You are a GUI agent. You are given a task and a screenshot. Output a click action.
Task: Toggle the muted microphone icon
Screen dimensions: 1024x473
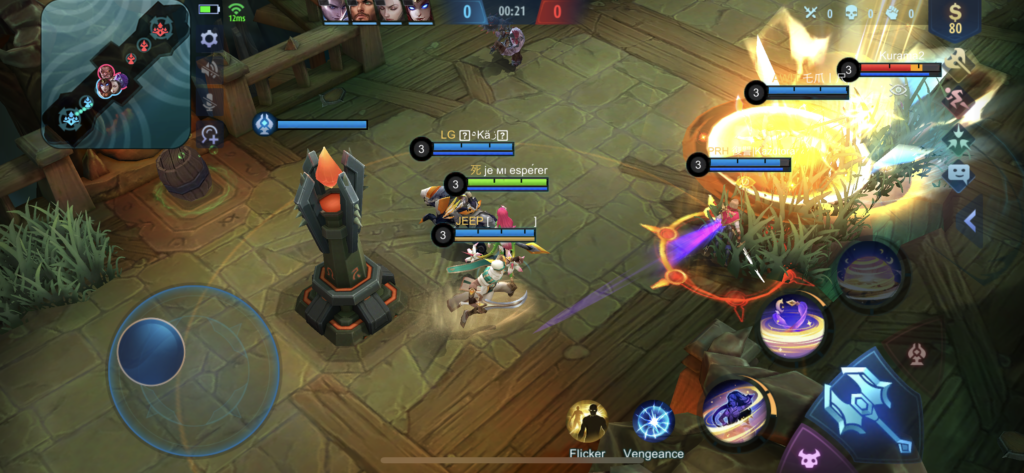(209, 102)
